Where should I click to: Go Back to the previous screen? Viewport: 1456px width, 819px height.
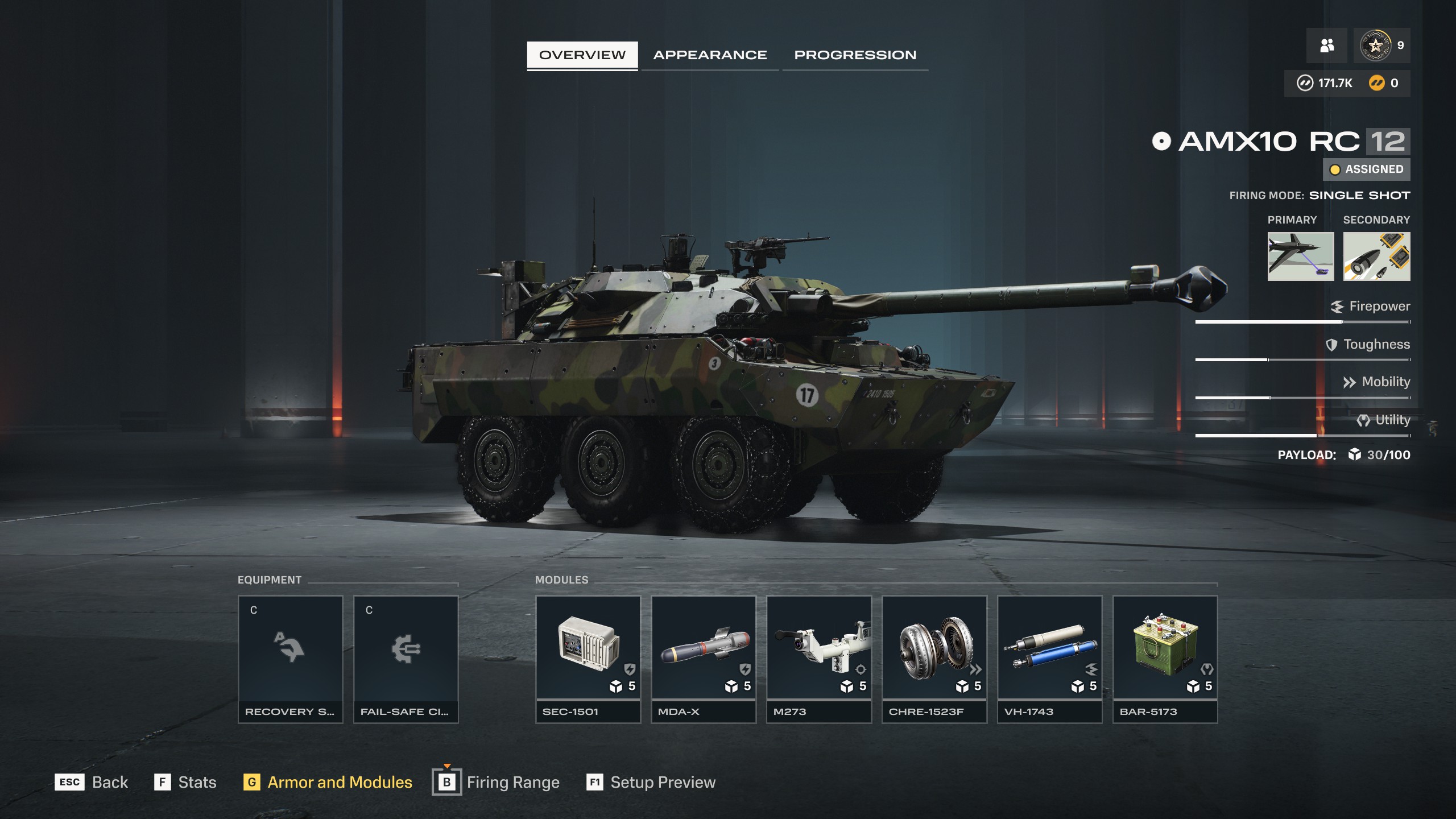(x=92, y=782)
